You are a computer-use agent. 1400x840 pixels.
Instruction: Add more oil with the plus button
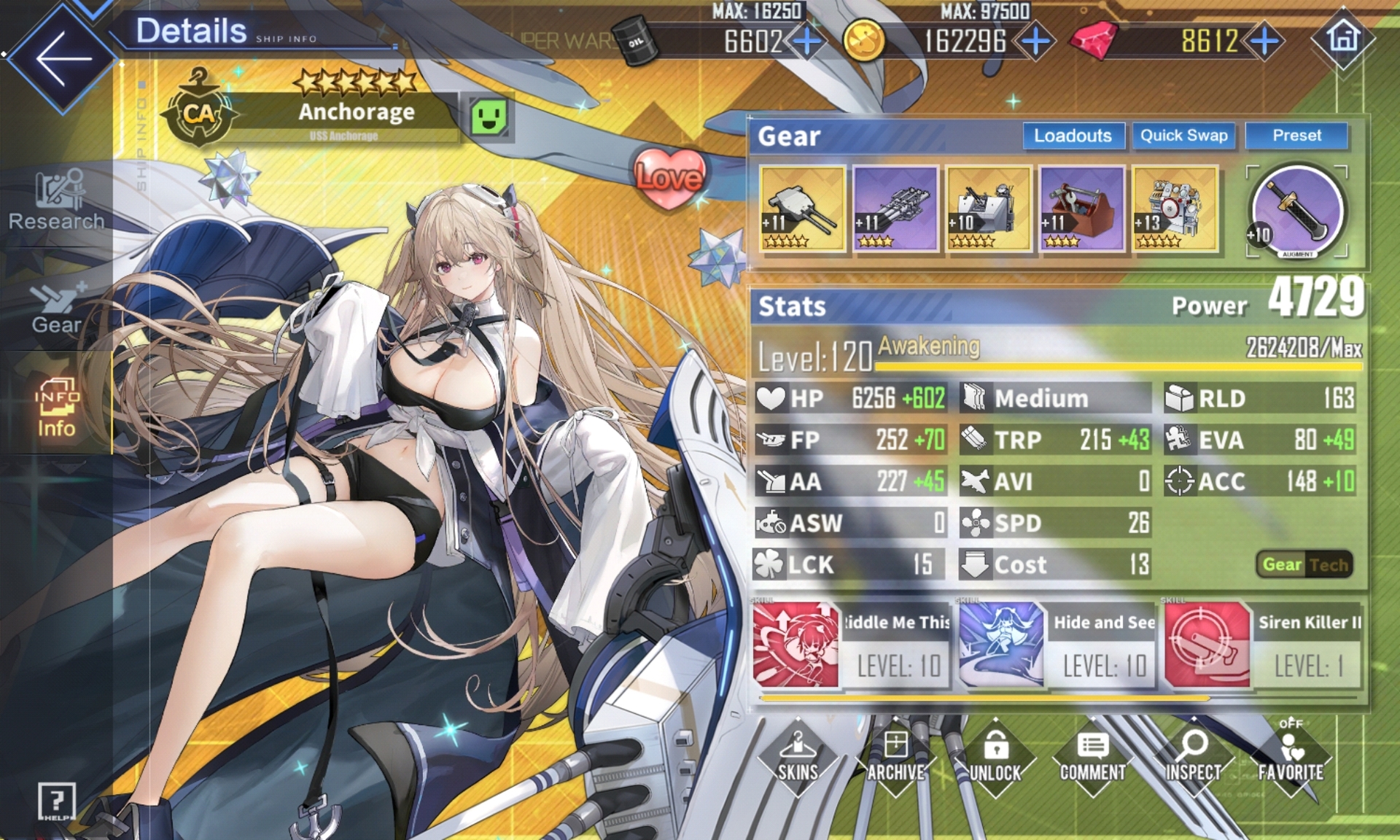click(x=806, y=41)
